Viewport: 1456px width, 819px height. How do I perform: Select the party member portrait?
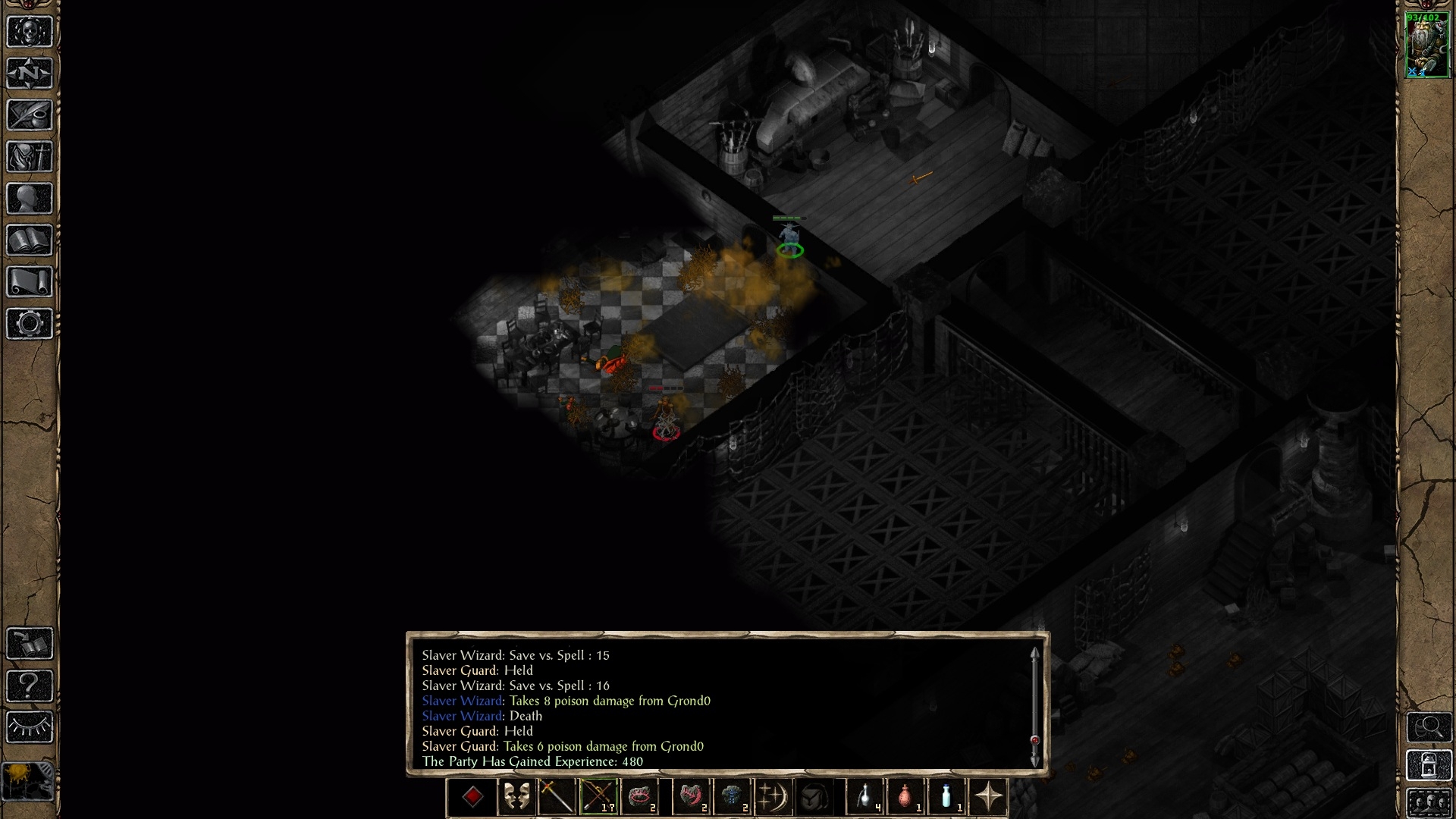pos(1426,45)
